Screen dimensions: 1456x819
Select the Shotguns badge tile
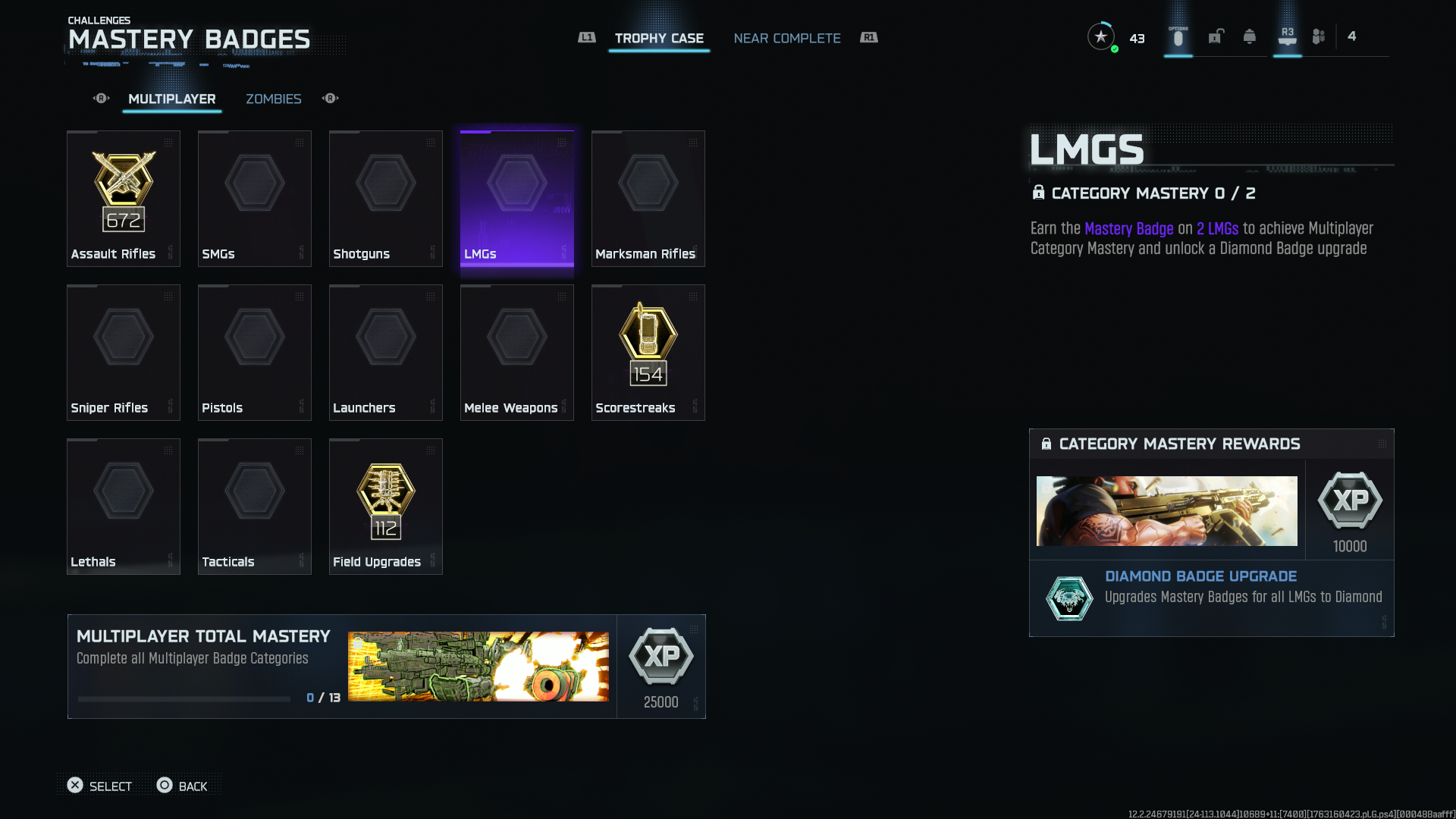(386, 199)
